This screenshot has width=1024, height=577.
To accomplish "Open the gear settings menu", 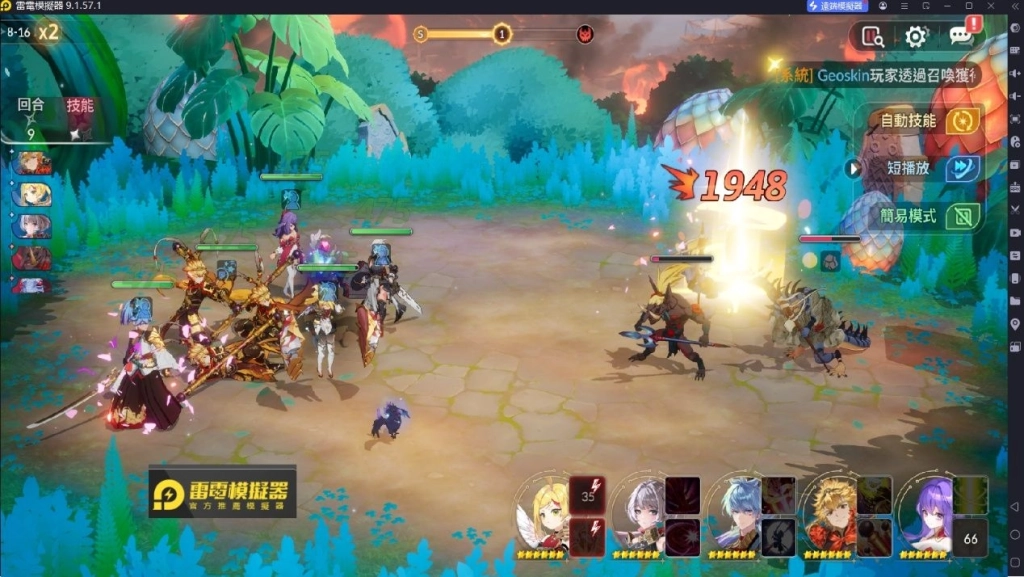I will (915, 37).
